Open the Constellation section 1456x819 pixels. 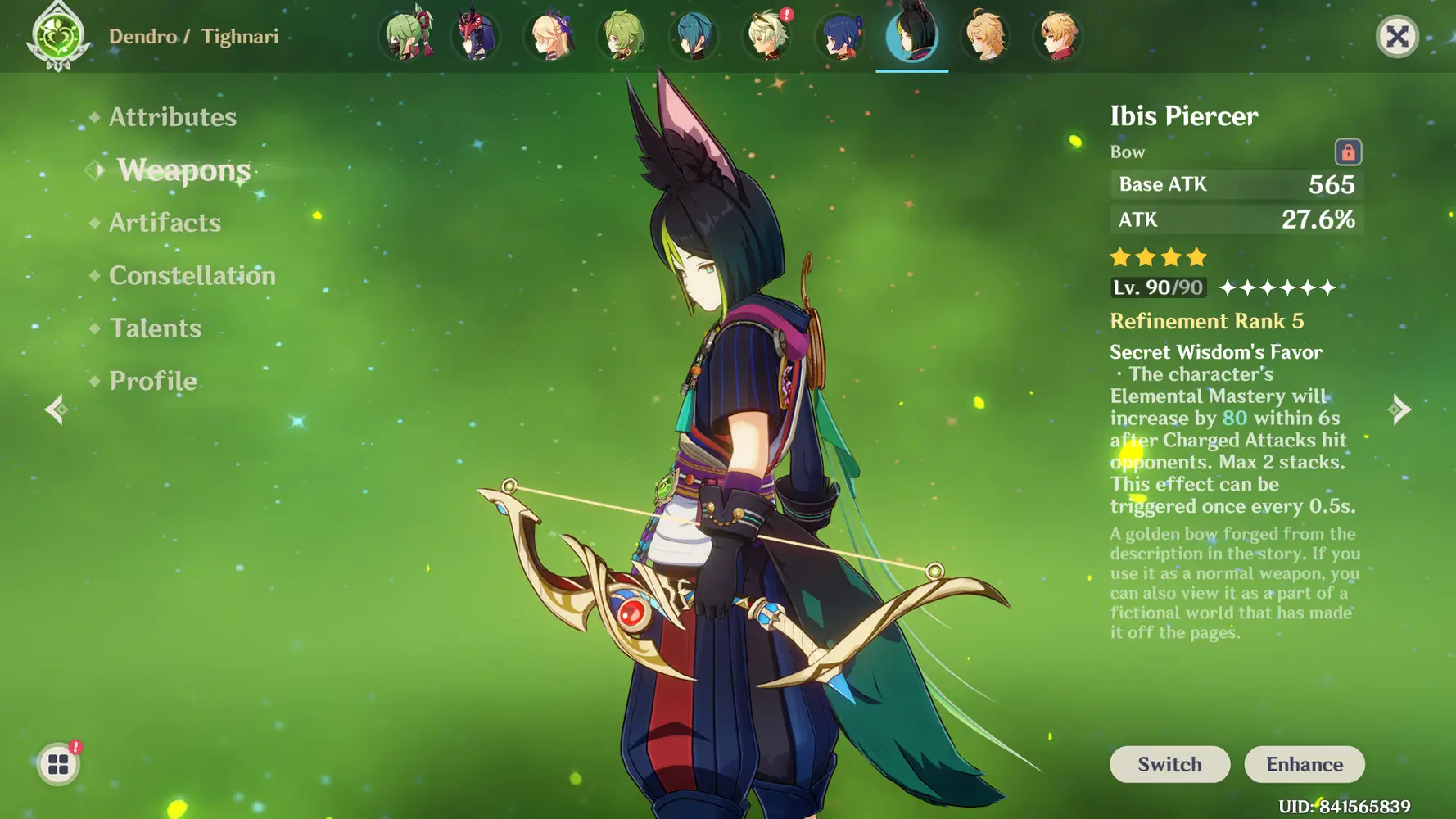click(192, 275)
